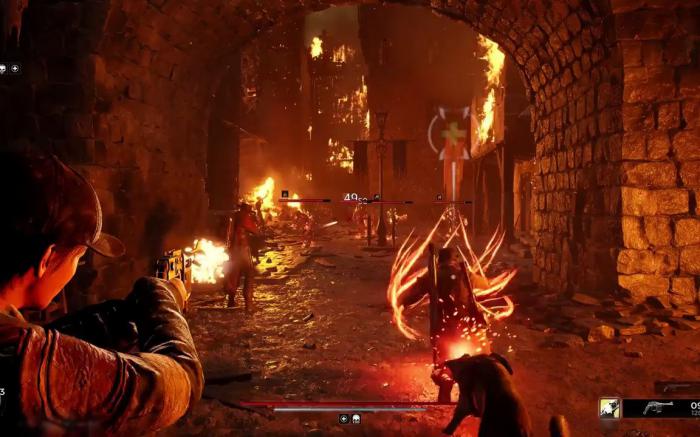Click the plus buff icon near the left edge
The width and height of the screenshot is (700, 437).
tap(15, 69)
